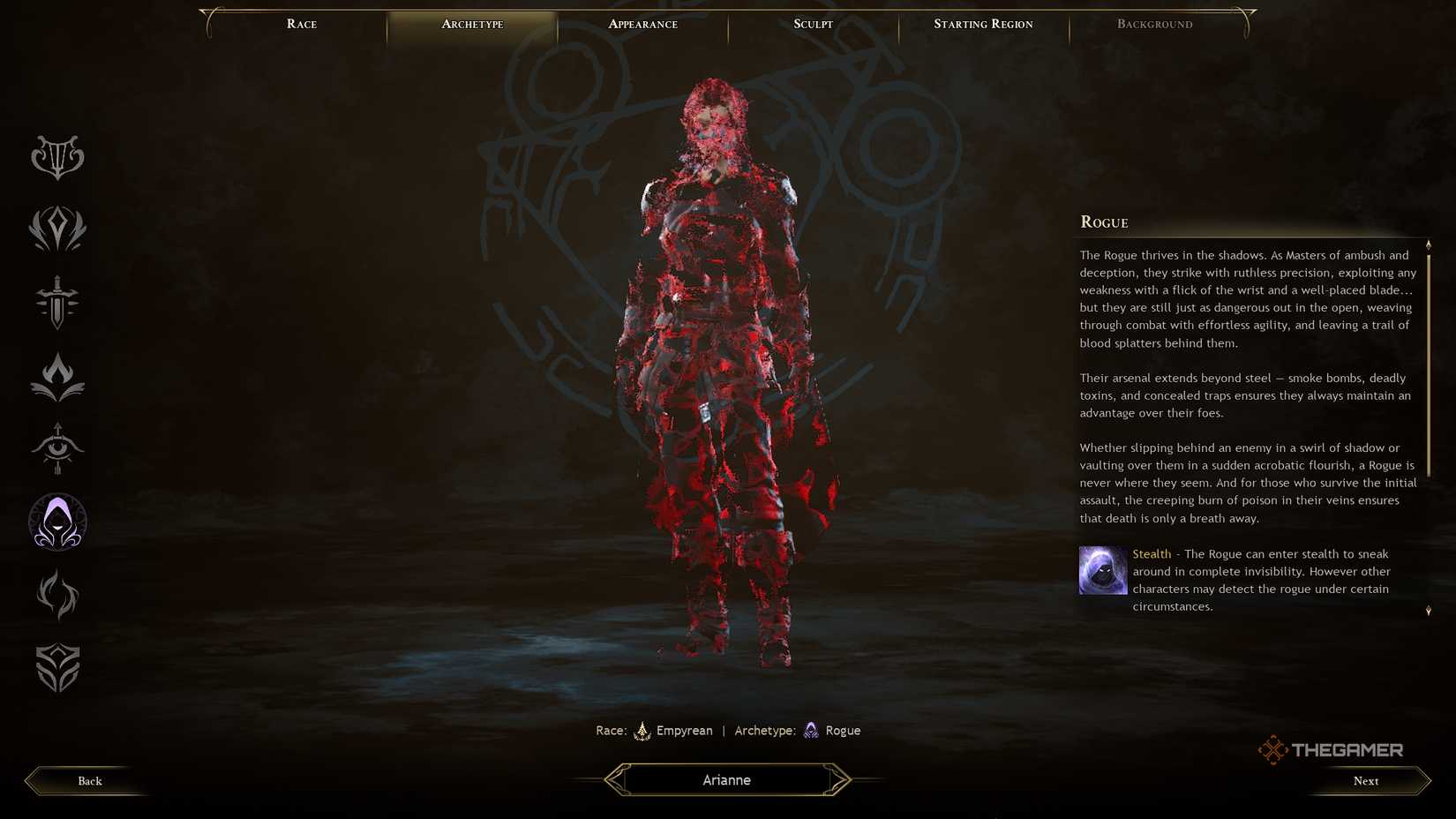Viewport: 1456px width, 819px height.
Task: Click the highlighted hooded Rogue archetype icon
Action: [x=56, y=522]
